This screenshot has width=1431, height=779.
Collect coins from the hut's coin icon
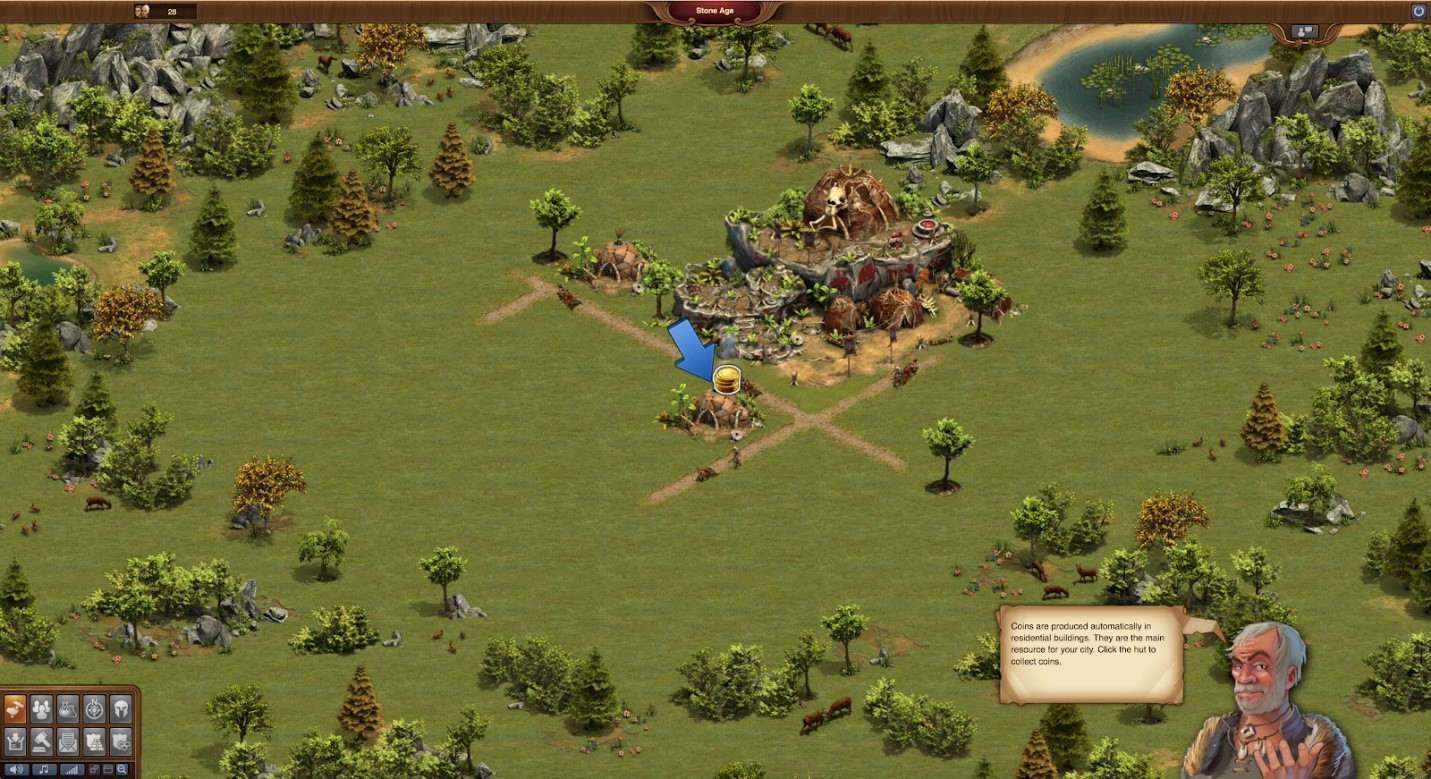pyautogui.click(x=727, y=379)
